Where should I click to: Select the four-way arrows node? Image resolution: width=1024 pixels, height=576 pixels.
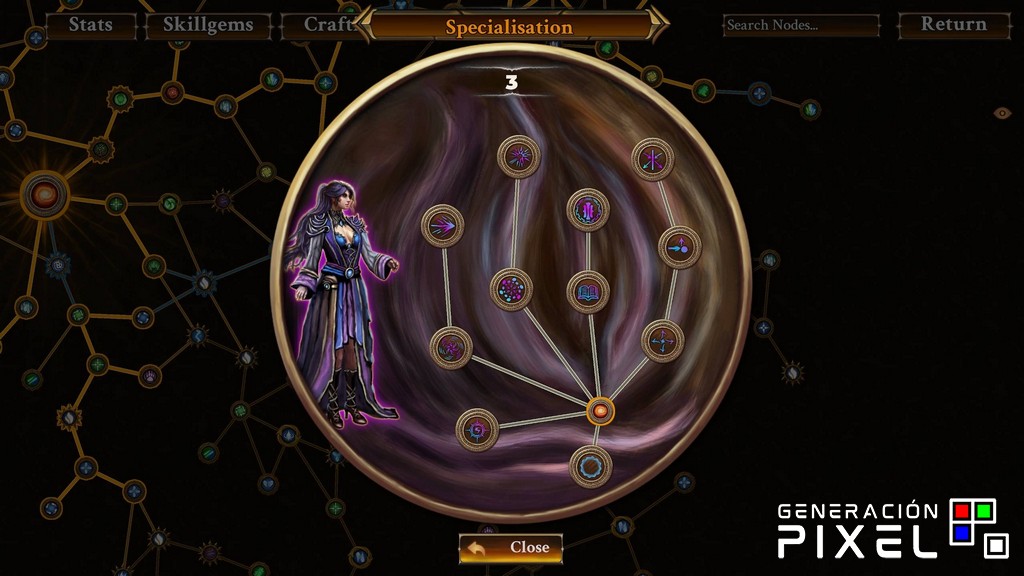[x=662, y=341]
